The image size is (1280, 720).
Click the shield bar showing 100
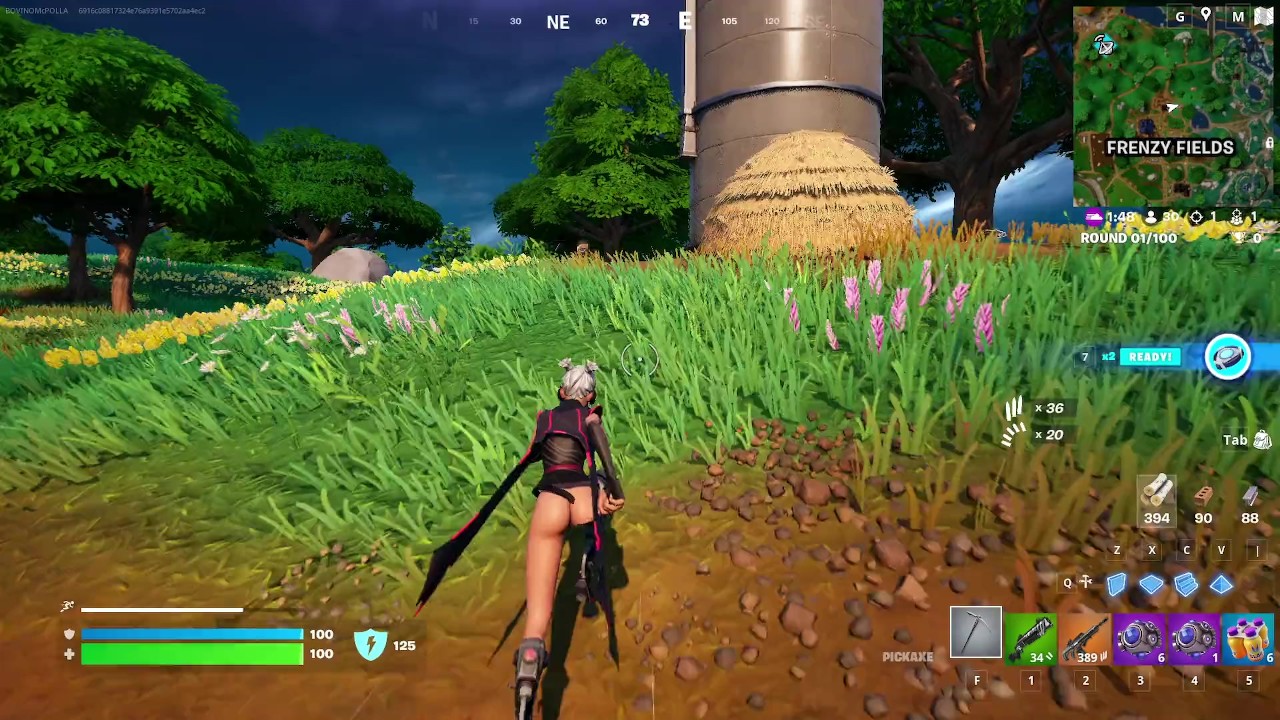coord(190,634)
